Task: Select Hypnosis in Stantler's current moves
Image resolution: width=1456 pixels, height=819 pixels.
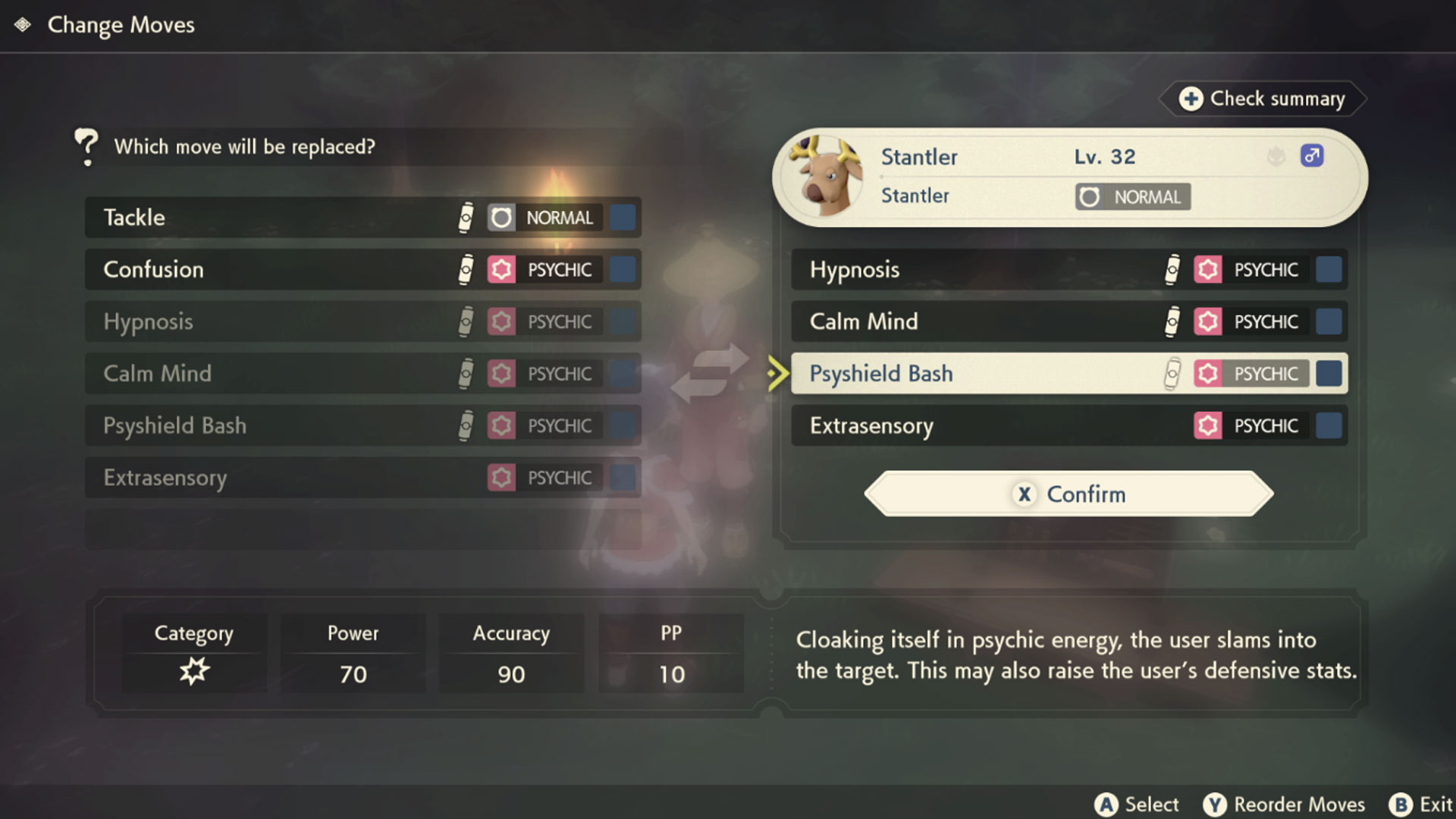Action: tap(1068, 269)
